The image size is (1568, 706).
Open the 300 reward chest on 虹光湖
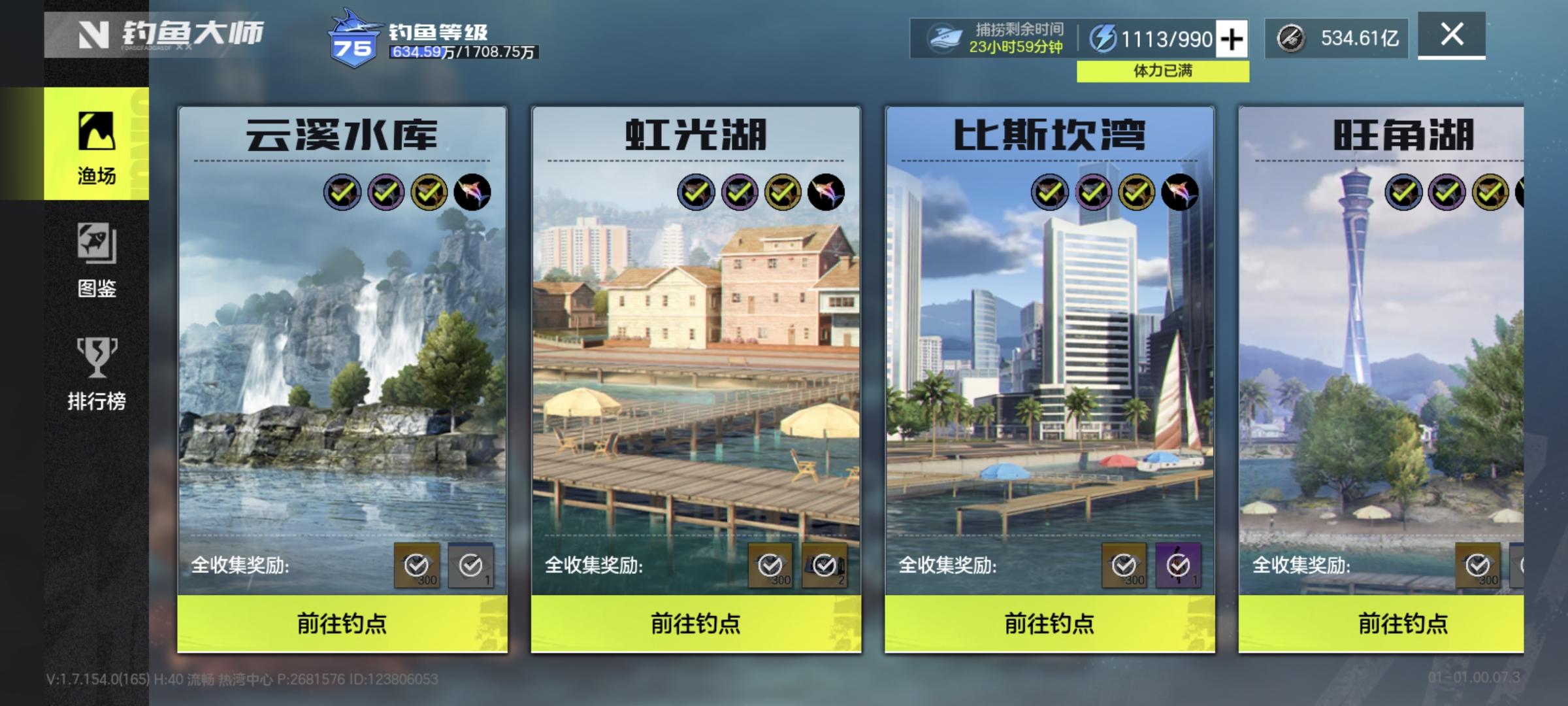pos(770,563)
